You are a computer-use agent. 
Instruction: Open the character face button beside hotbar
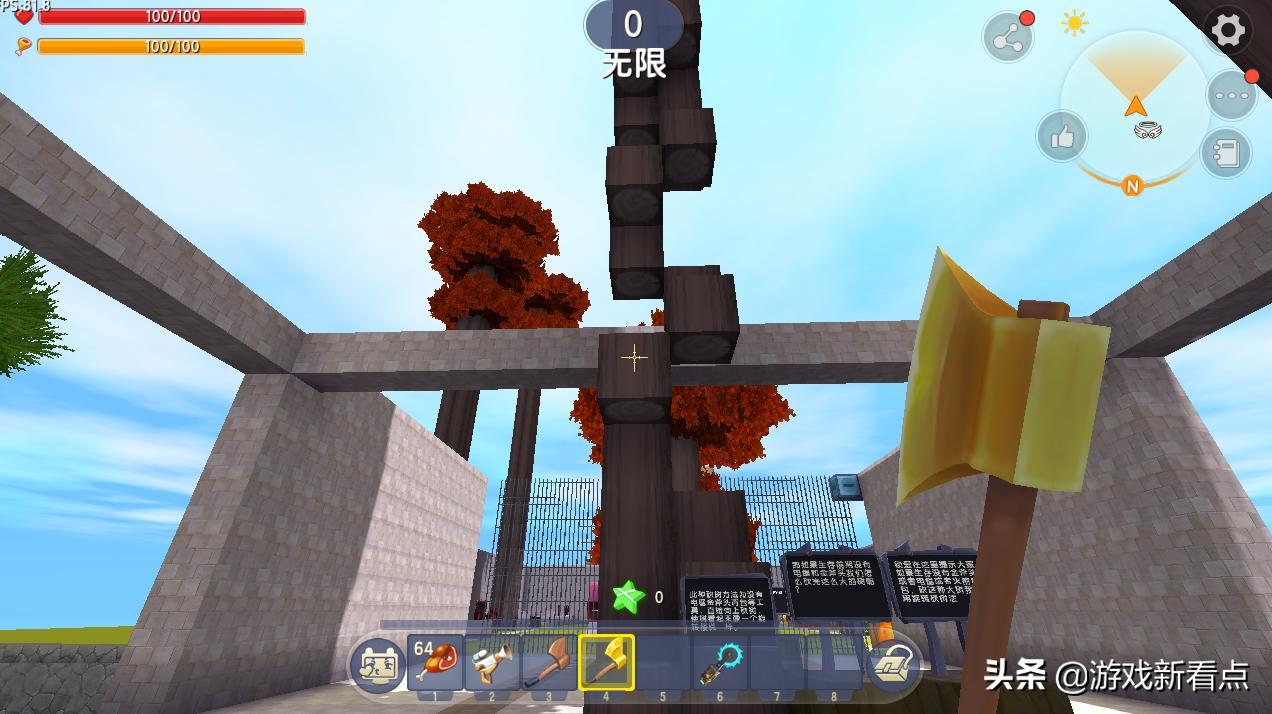377,664
